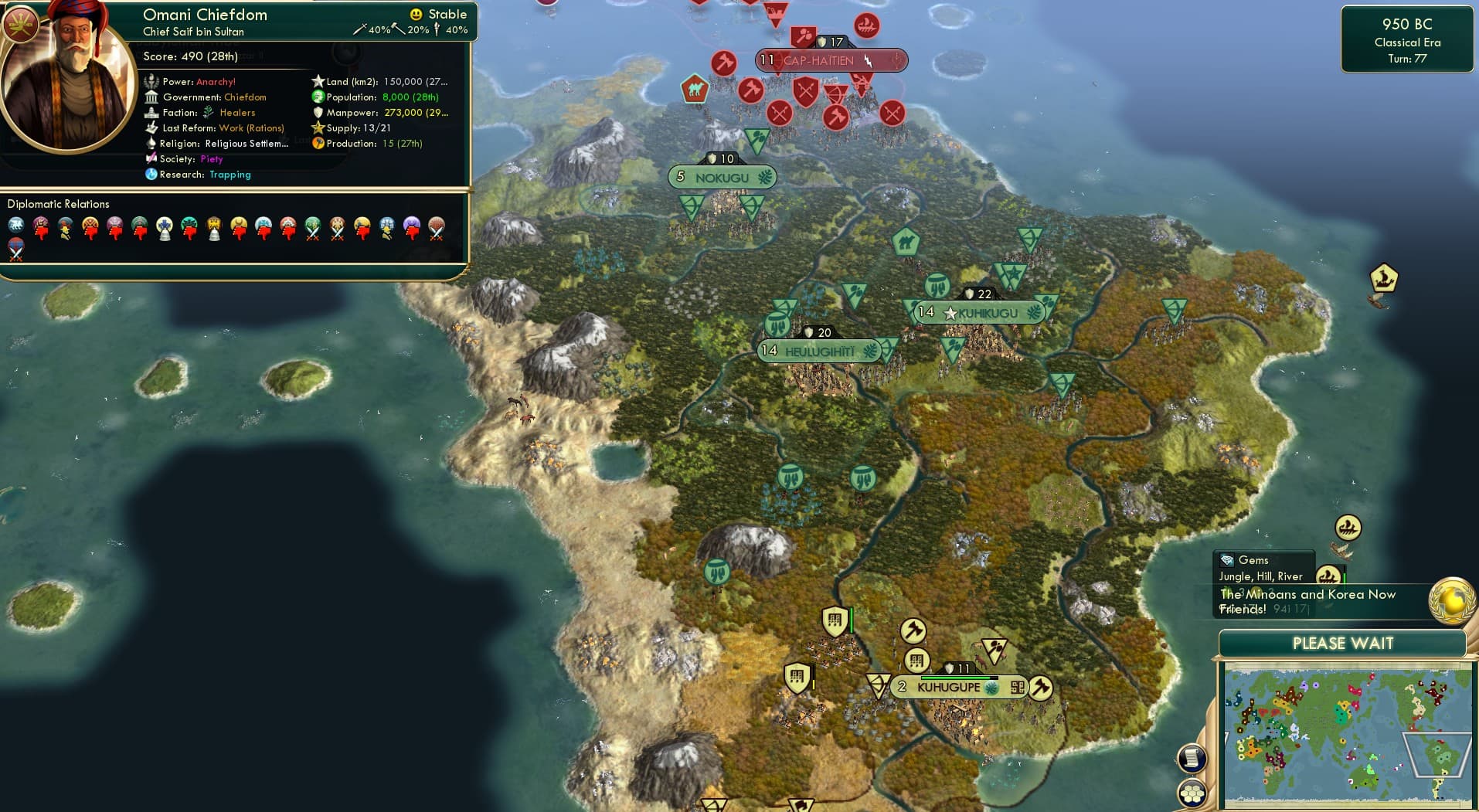Click the Anarchy power eagle icon
1479x812 pixels.
151,81
